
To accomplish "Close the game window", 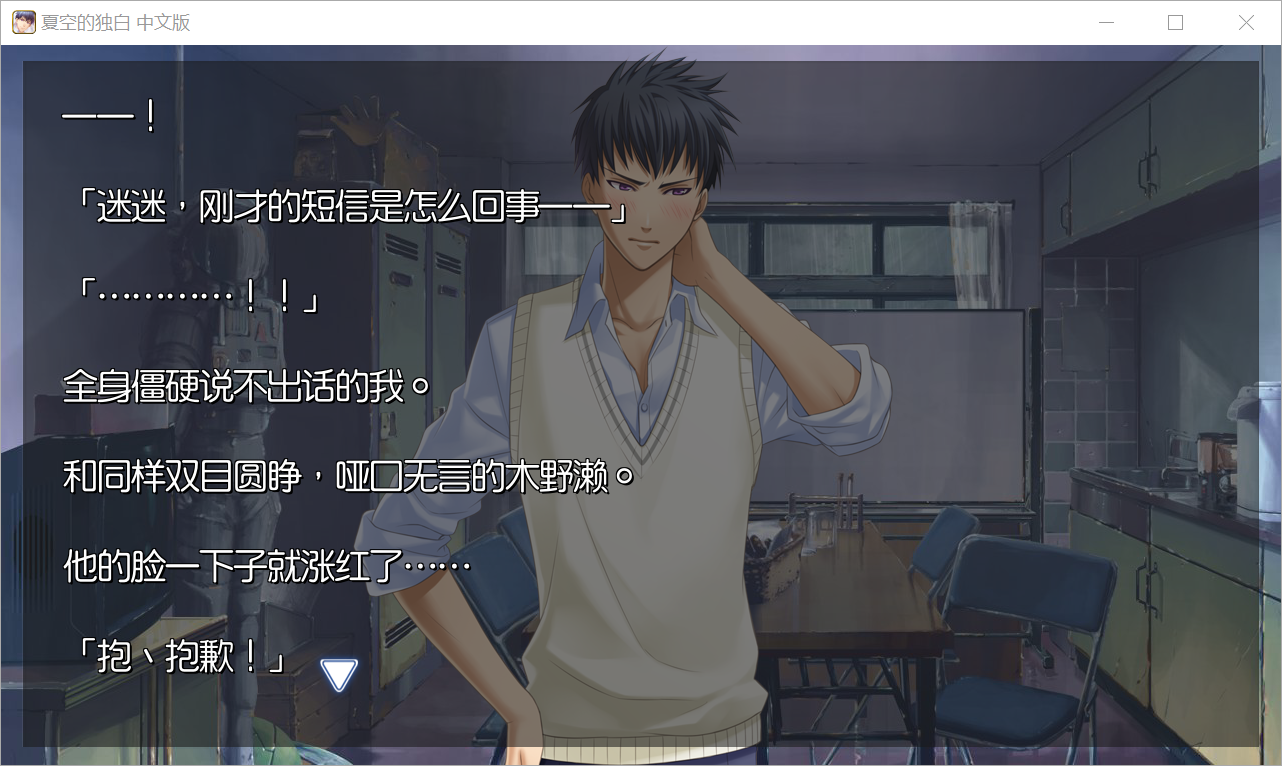I will pyautogui.click(x=1246, y=23).
